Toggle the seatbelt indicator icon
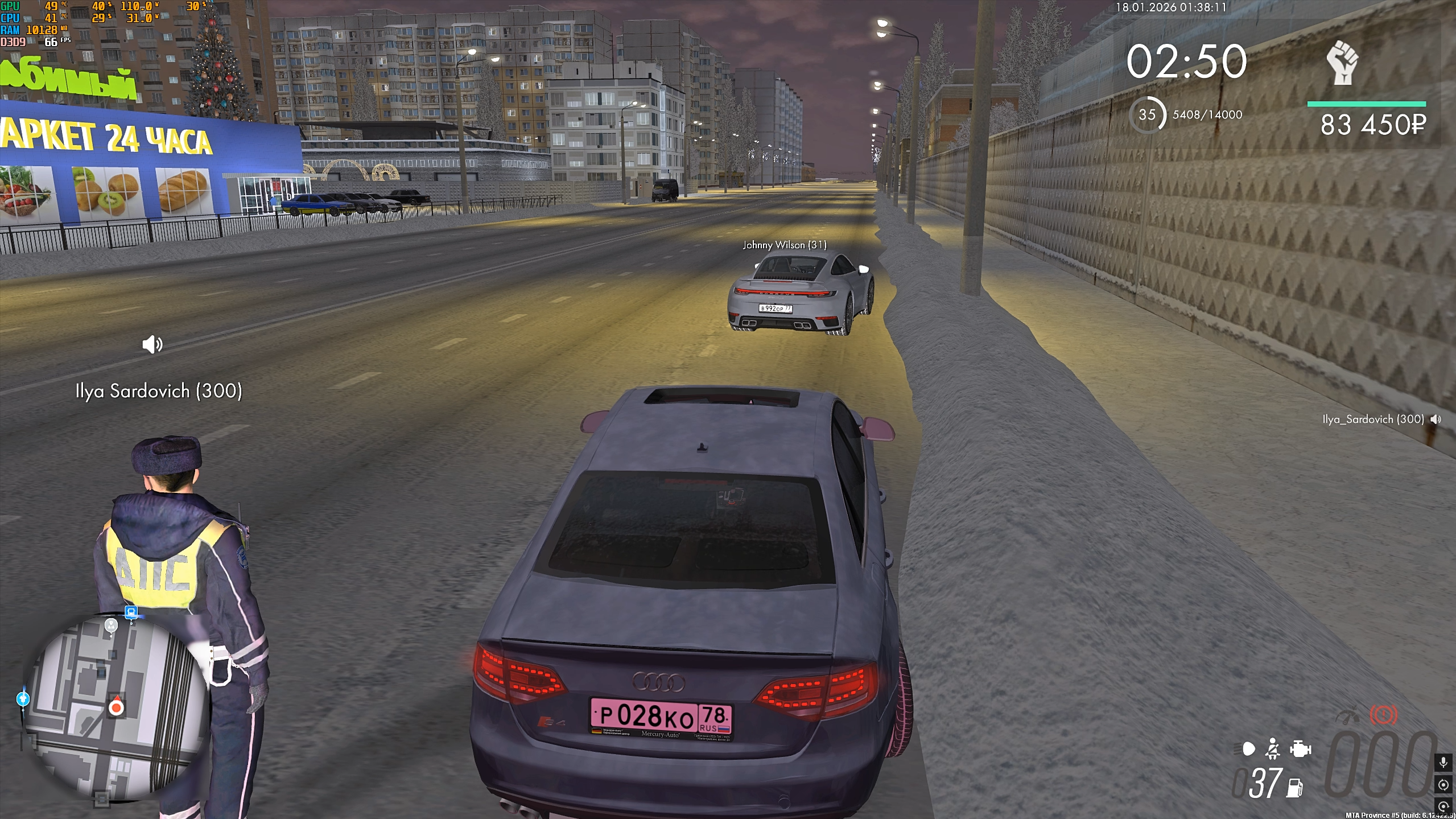This screenshot has height=819, width=1456. point(1273,749)
